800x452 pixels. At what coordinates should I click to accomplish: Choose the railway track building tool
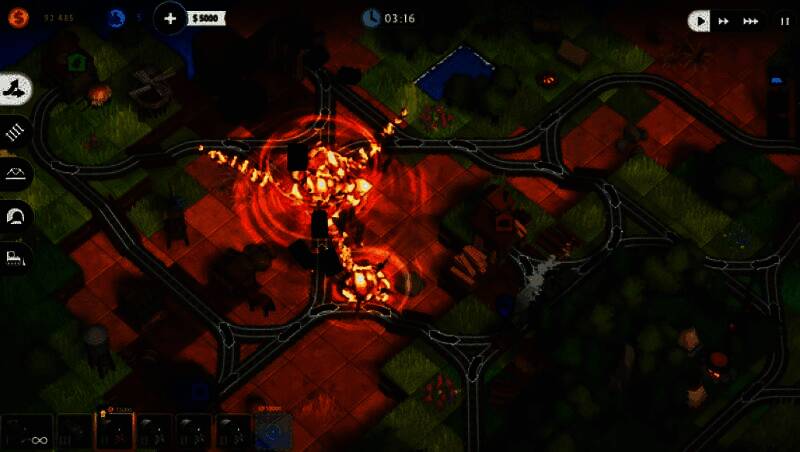tap(16, 131)
